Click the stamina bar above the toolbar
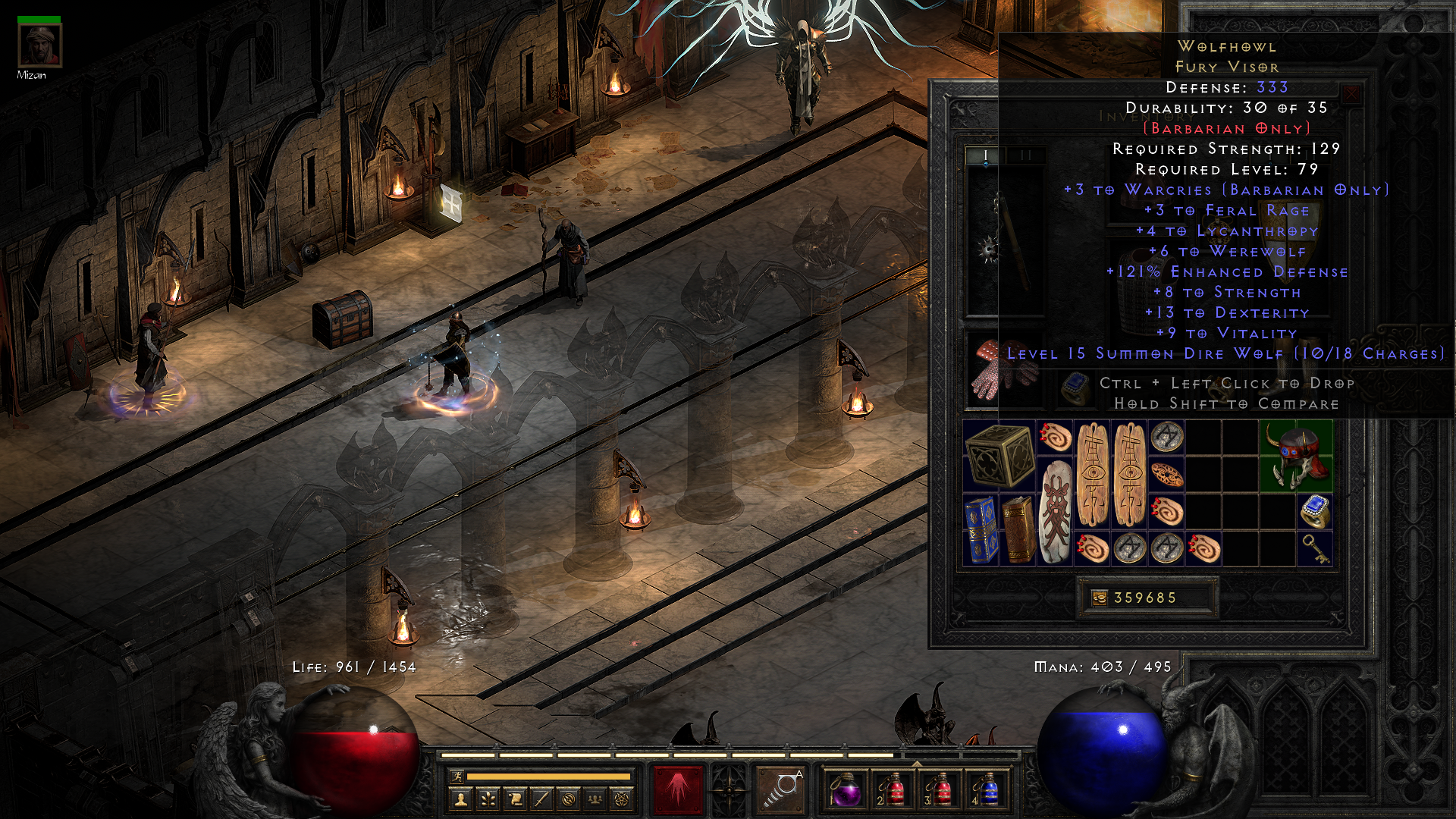 [550, 777]
